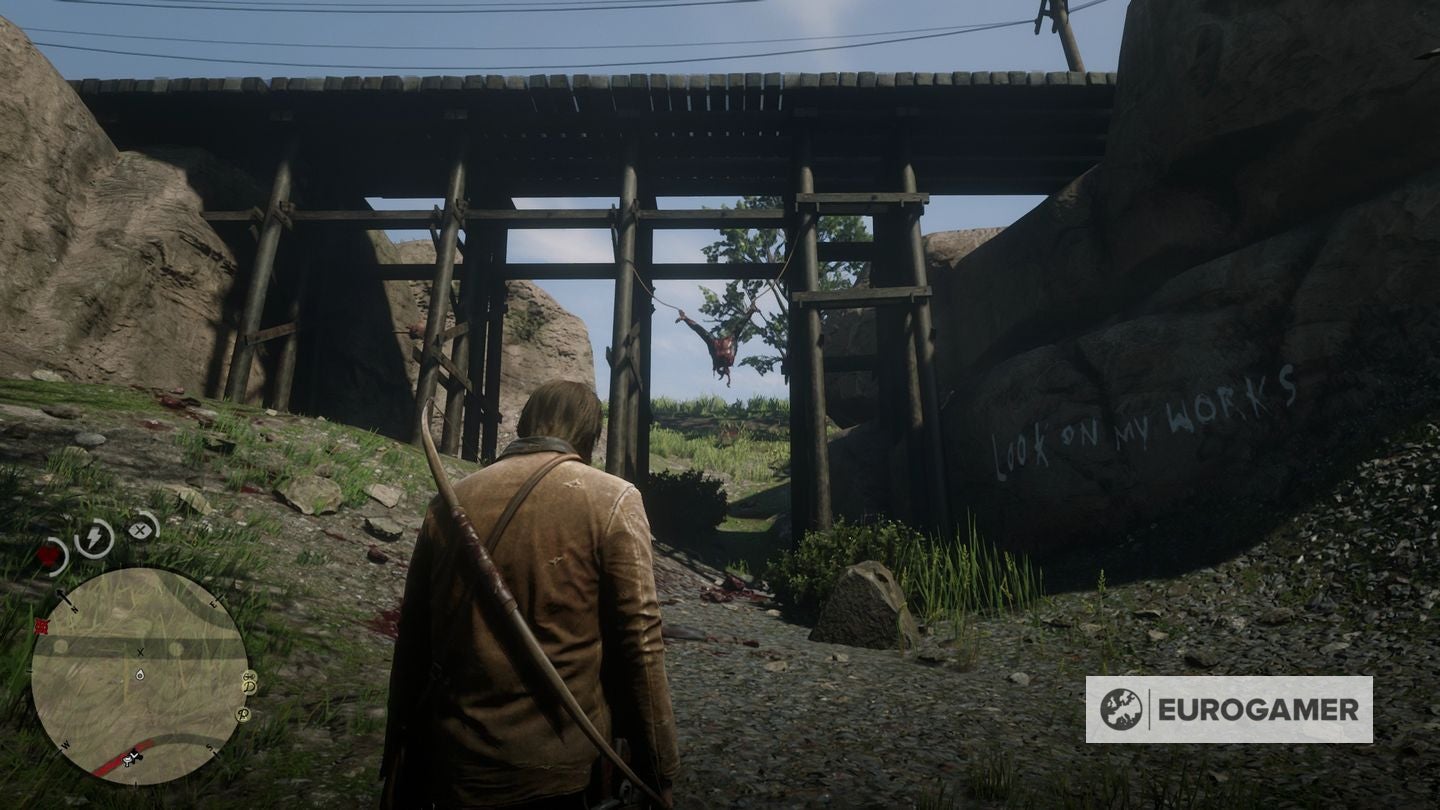Select the gold D shop icon on minimap
This screenshot has width=1440, height=810.
tap(247, 687)
